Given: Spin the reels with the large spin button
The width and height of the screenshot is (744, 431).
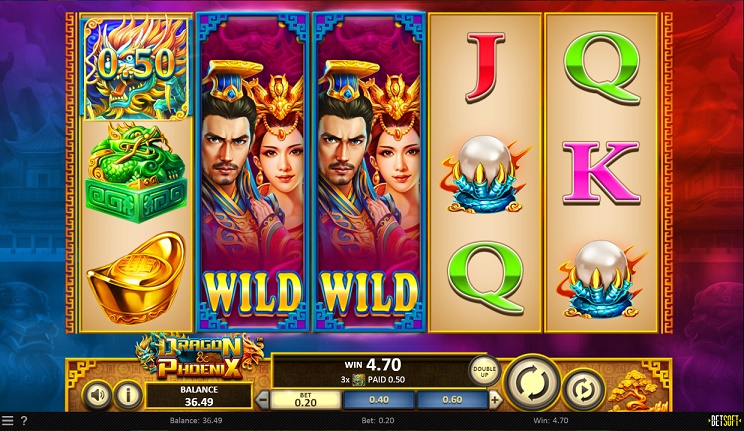Looking at the screenshot, I should pos(531,382).
